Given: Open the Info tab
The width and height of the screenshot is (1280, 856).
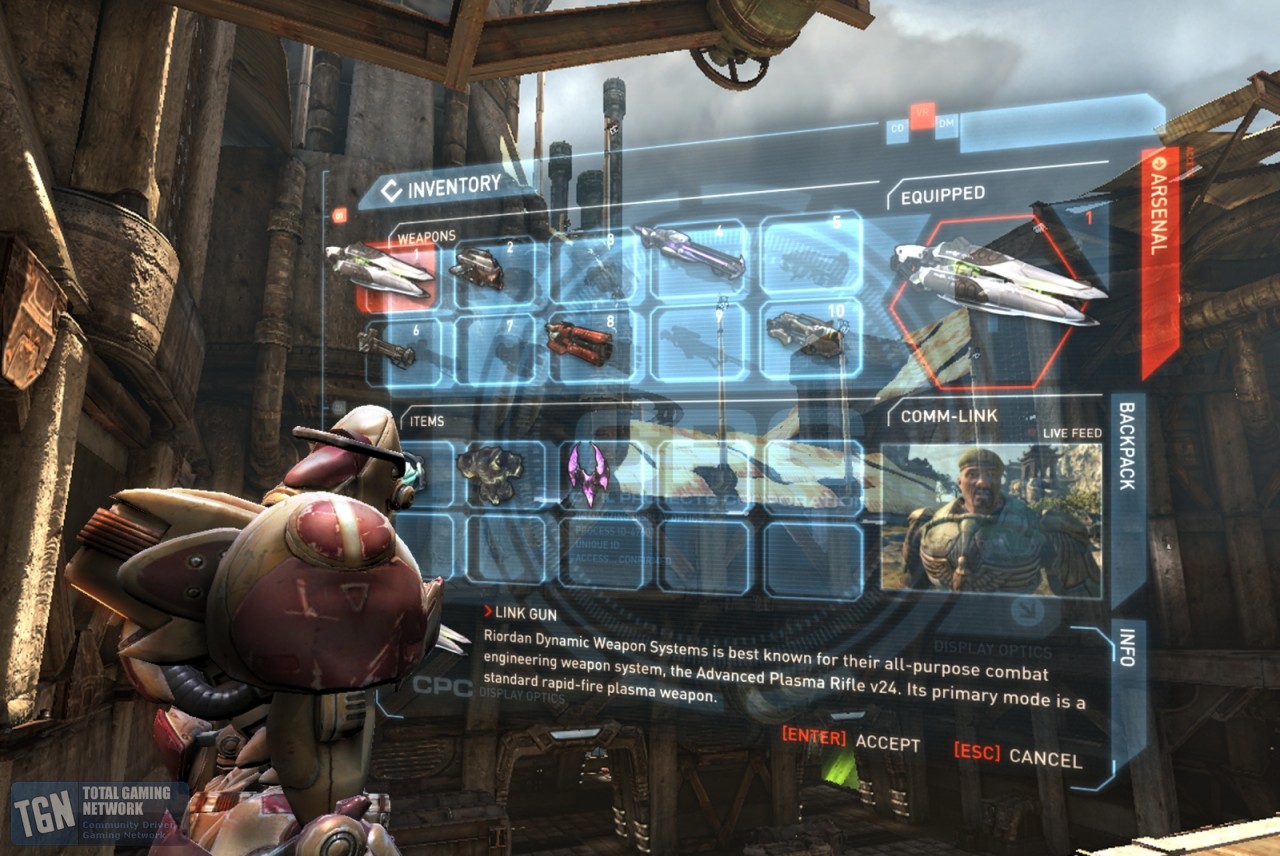Looking at the screenshot, I should pos(1127,649).
